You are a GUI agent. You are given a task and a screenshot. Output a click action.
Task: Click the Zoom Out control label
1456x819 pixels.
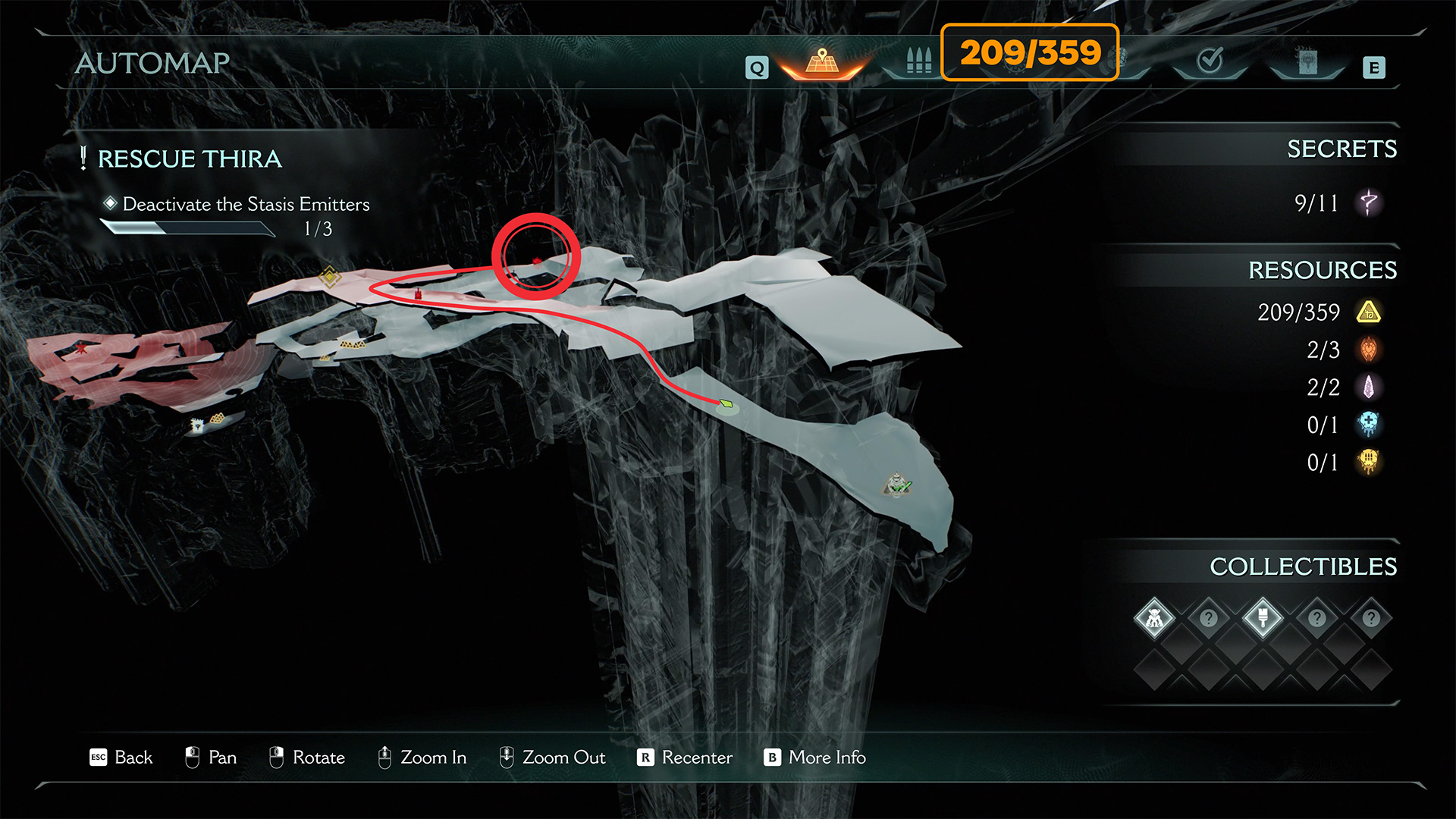click(552, 758)
